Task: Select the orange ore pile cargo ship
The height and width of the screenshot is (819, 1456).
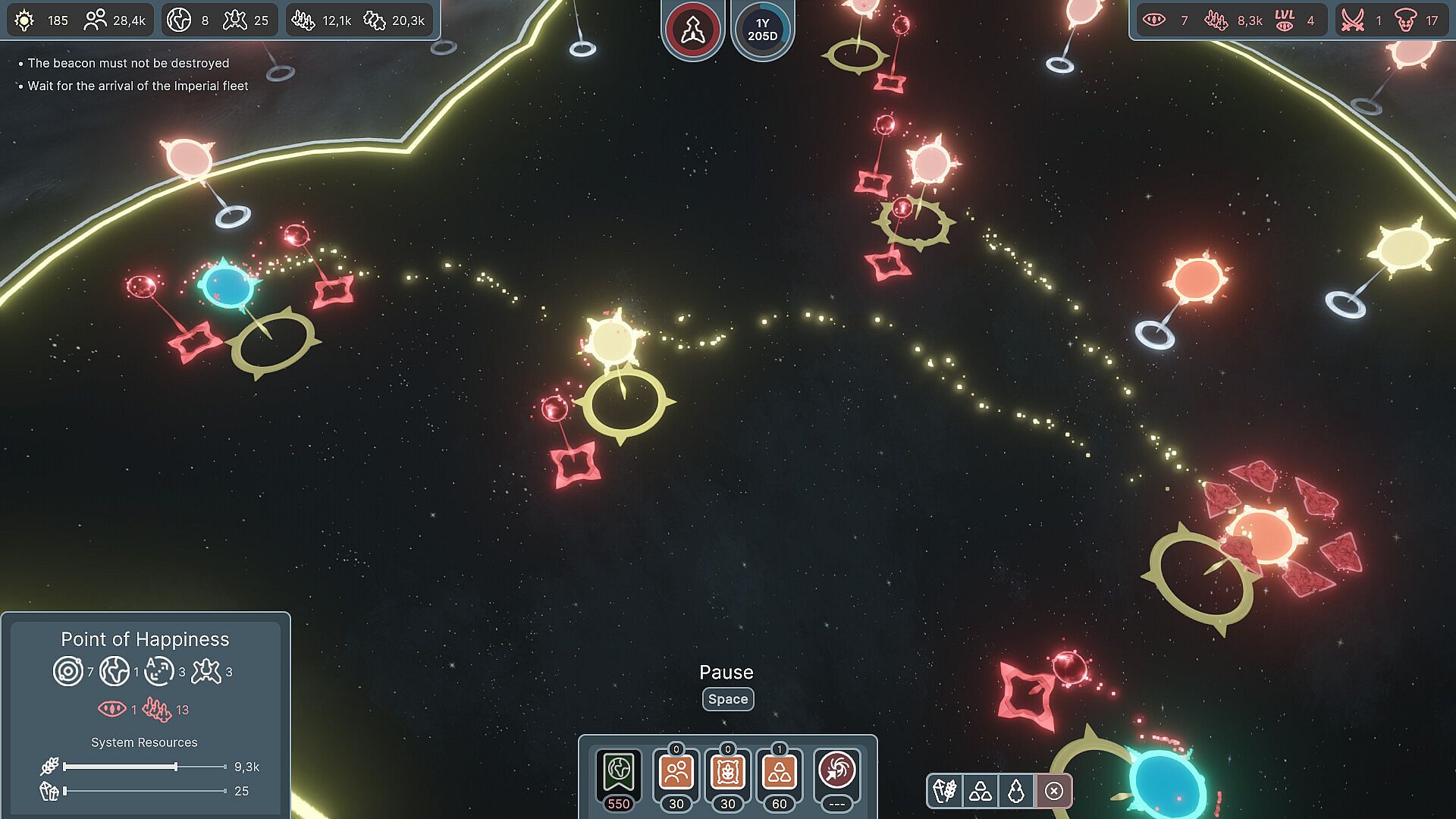Action: click(x=779, y=773)
